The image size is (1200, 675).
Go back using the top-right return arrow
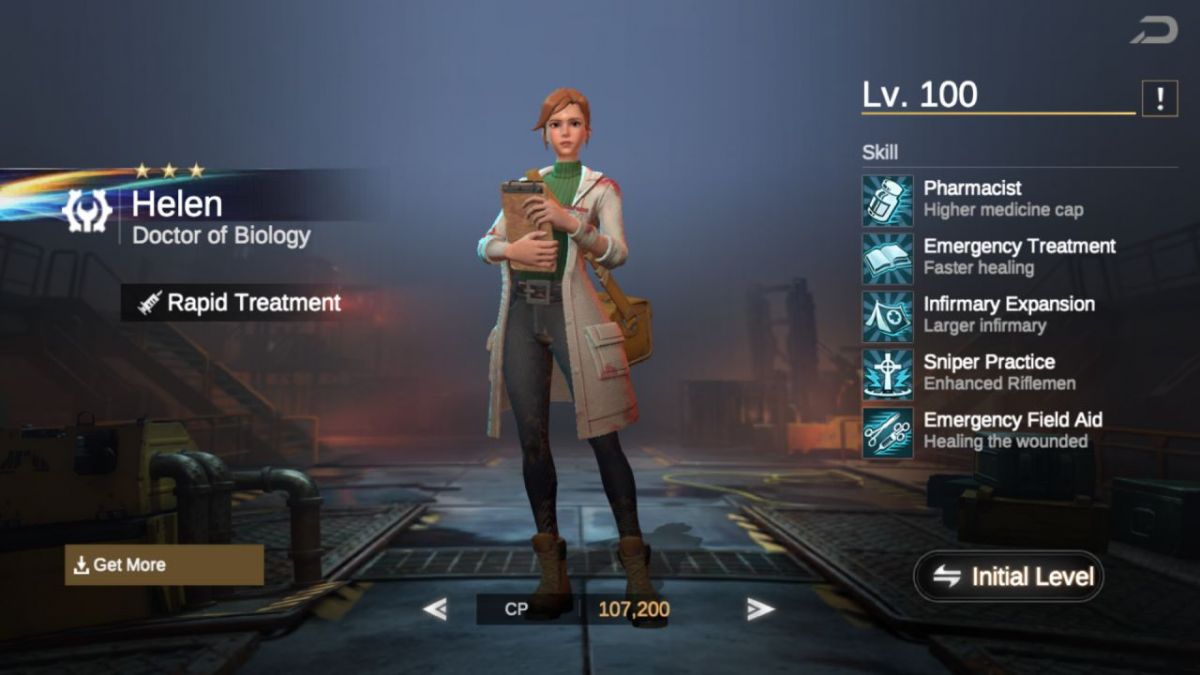(x=1154, y=31)
